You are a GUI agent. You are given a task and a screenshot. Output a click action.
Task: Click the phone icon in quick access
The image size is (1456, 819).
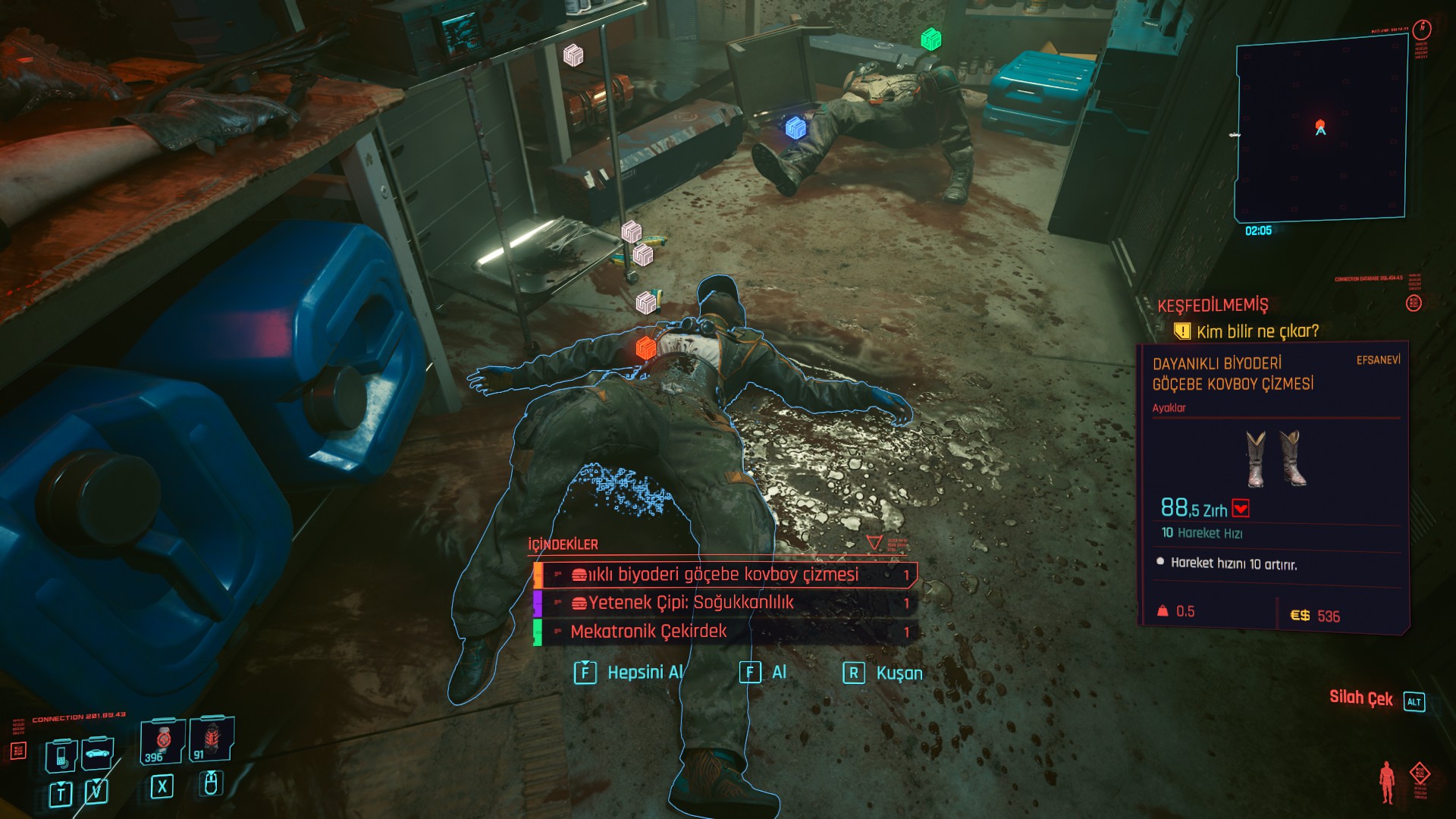pyautogui.click(x=61, y=755)
